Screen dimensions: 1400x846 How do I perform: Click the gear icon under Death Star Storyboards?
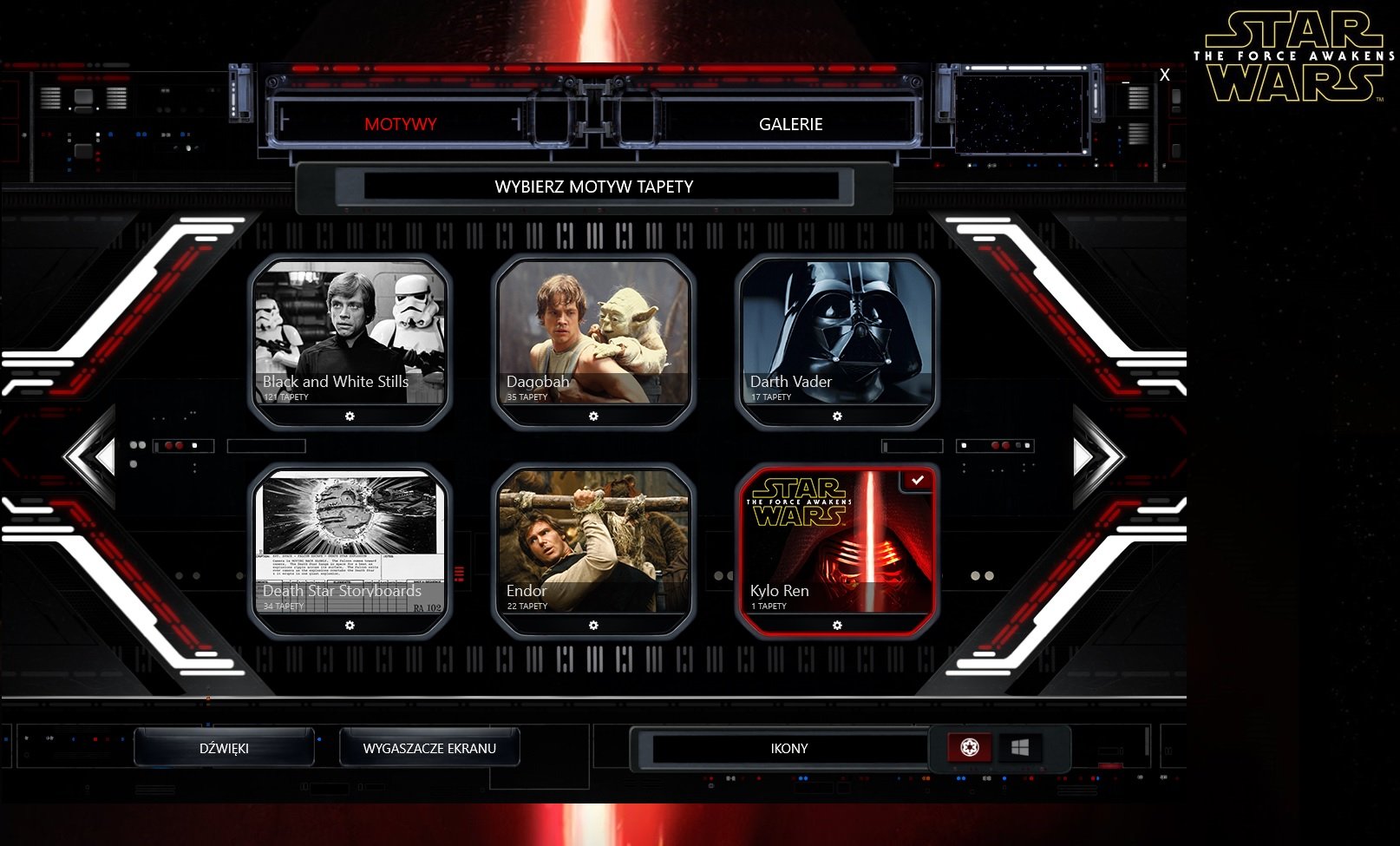[350, 625]
